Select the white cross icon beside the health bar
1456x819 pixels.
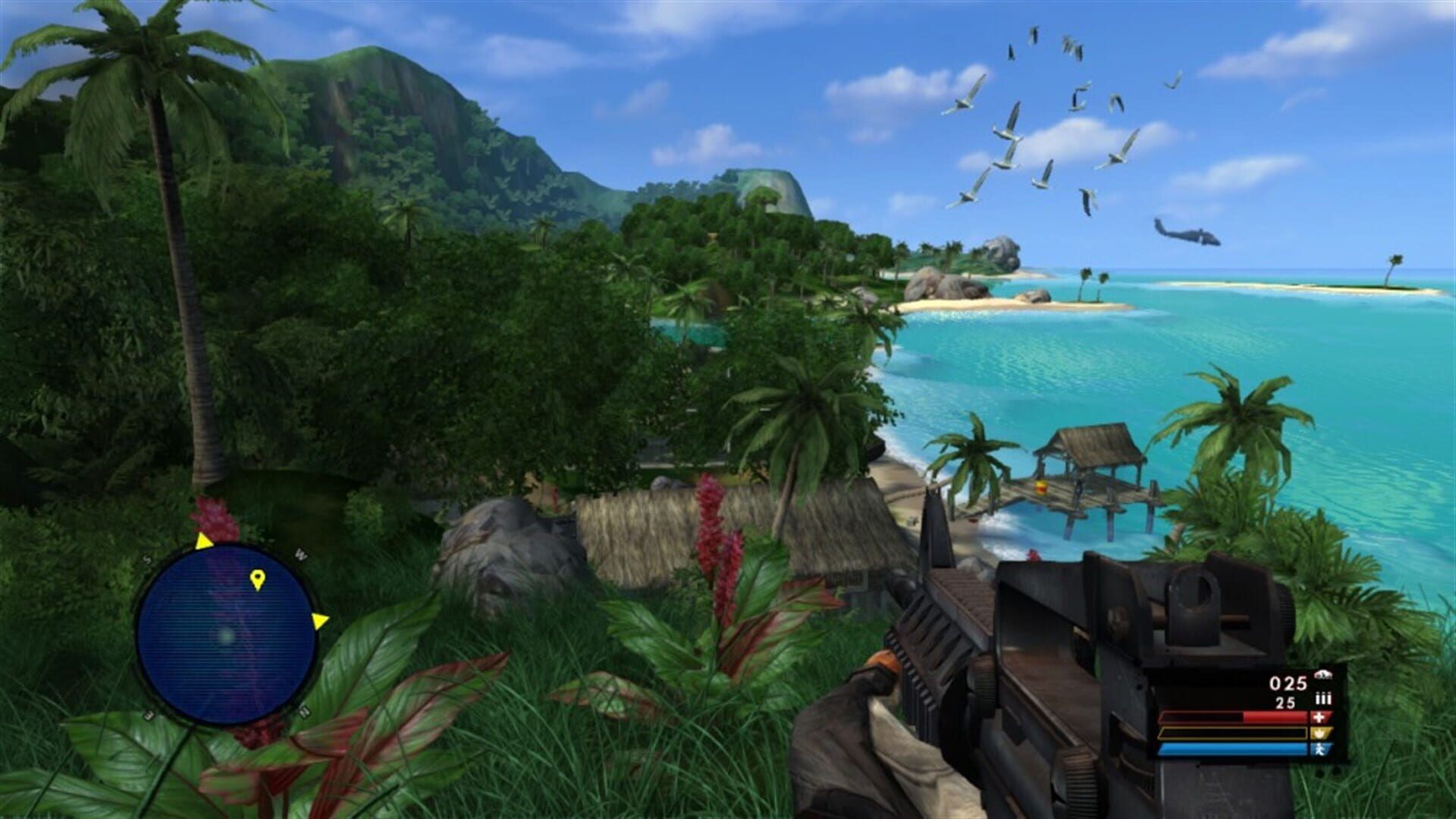[1320, 717]
